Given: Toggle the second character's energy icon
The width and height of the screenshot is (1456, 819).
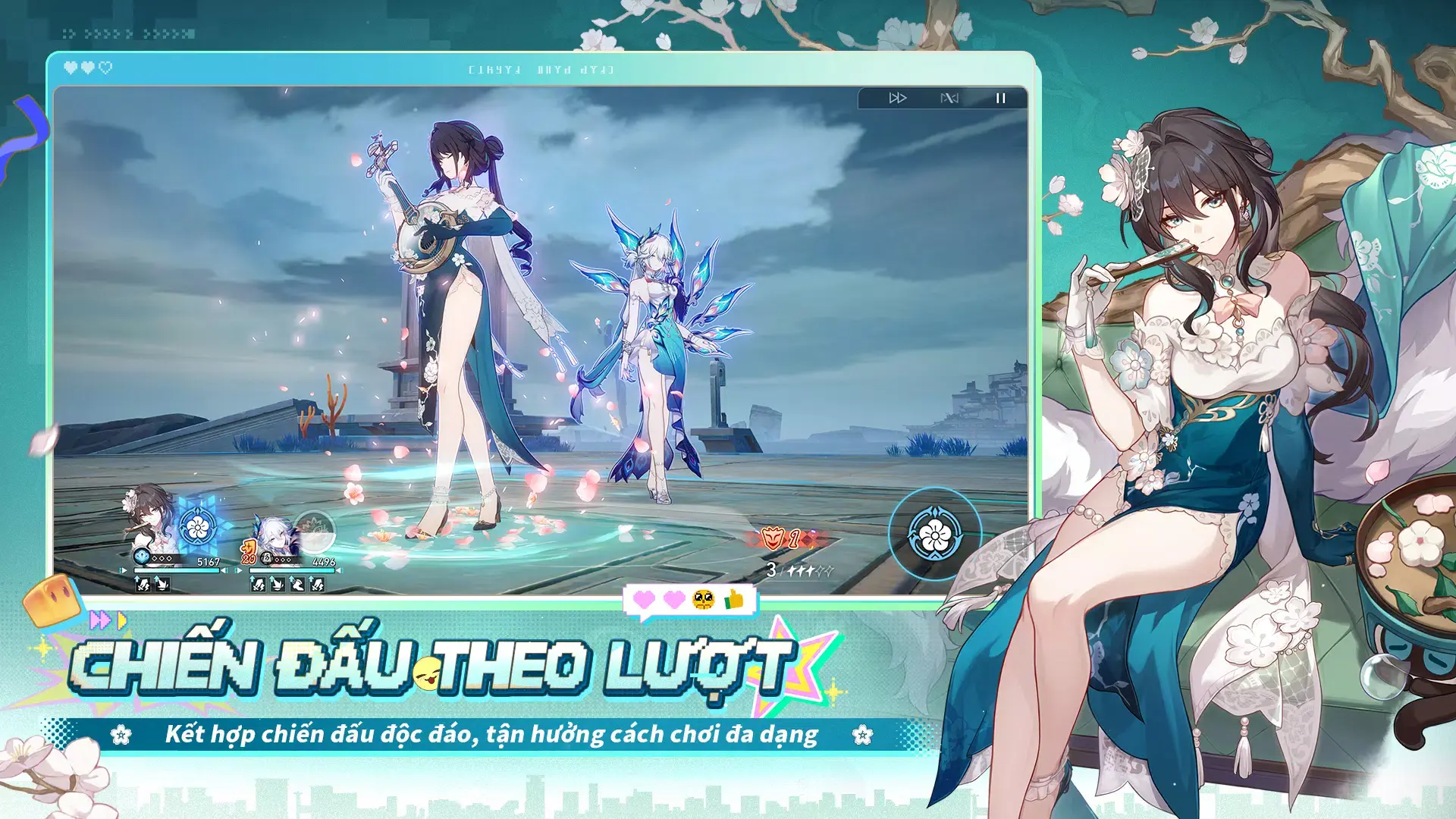Looking at the screenshot, I should coord(267,558).
